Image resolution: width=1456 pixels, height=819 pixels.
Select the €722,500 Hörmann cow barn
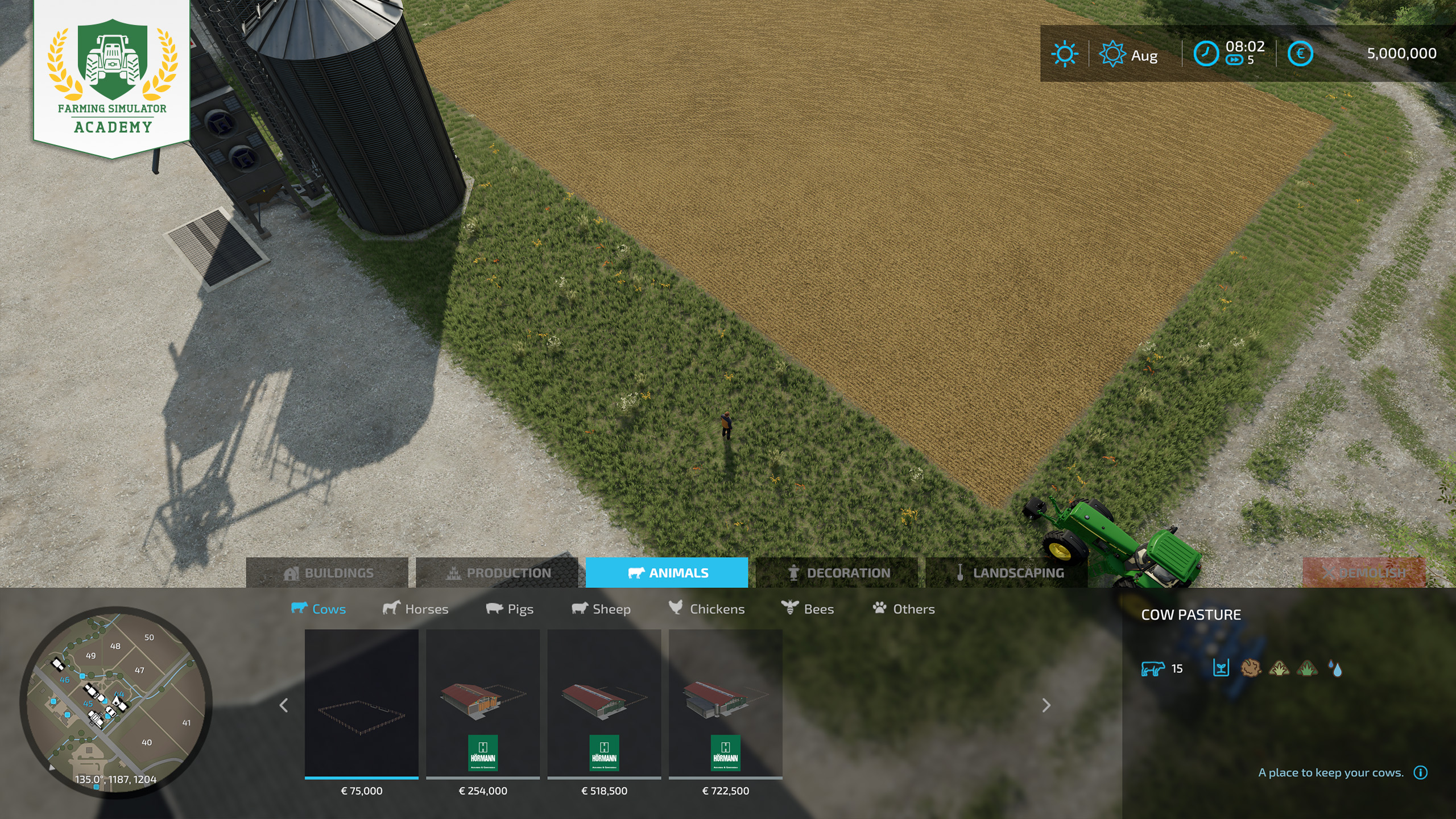[x=726, y=704]
